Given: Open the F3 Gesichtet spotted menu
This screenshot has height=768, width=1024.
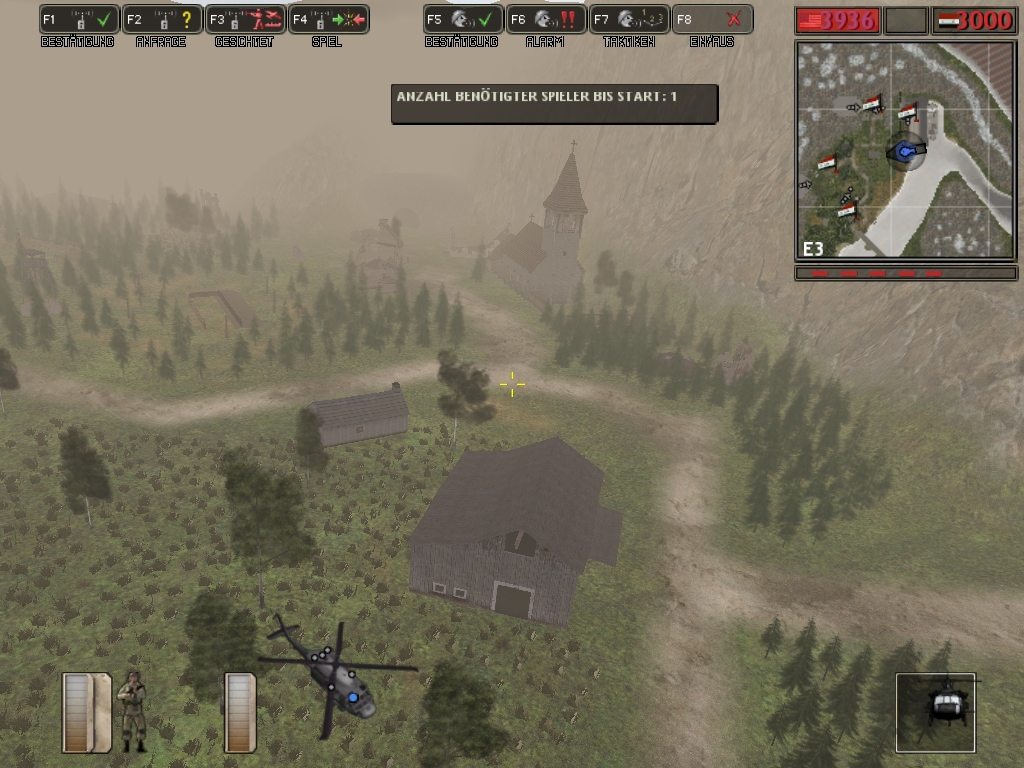Looking at the screenshot, I should pyautogui.click(x=245, y=19).
